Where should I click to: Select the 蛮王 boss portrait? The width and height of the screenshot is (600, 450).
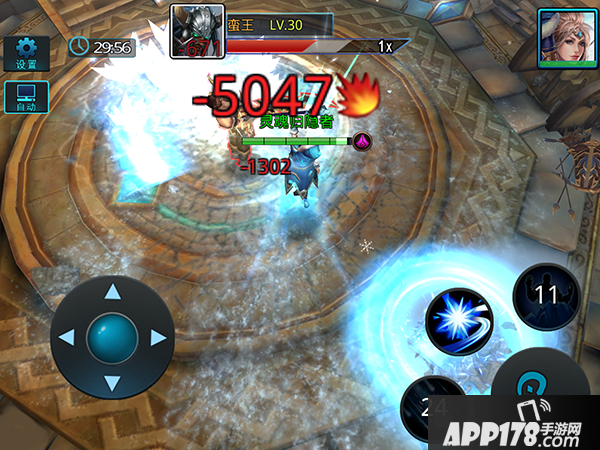point(196,32)
